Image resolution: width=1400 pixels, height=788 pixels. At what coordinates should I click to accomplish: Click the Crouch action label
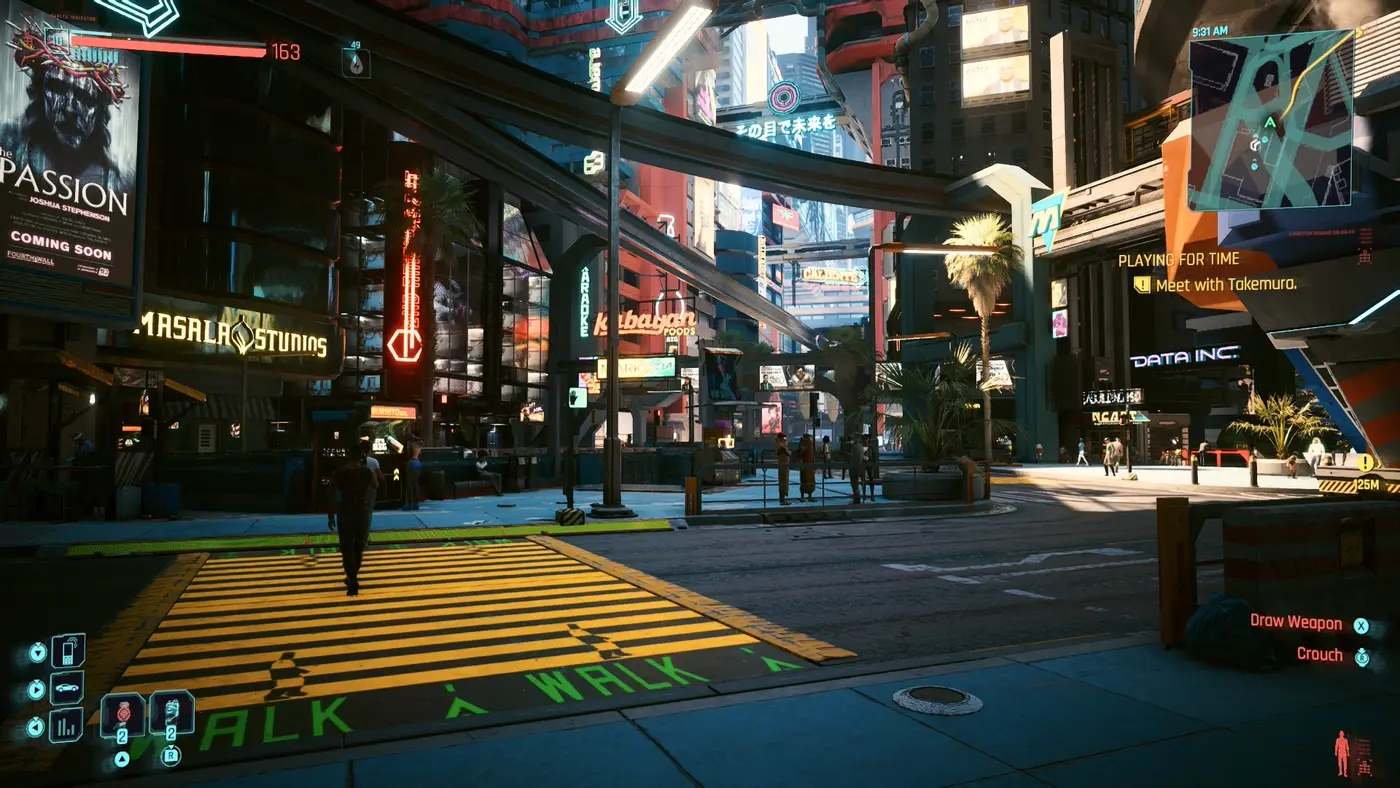[1319, 654]
